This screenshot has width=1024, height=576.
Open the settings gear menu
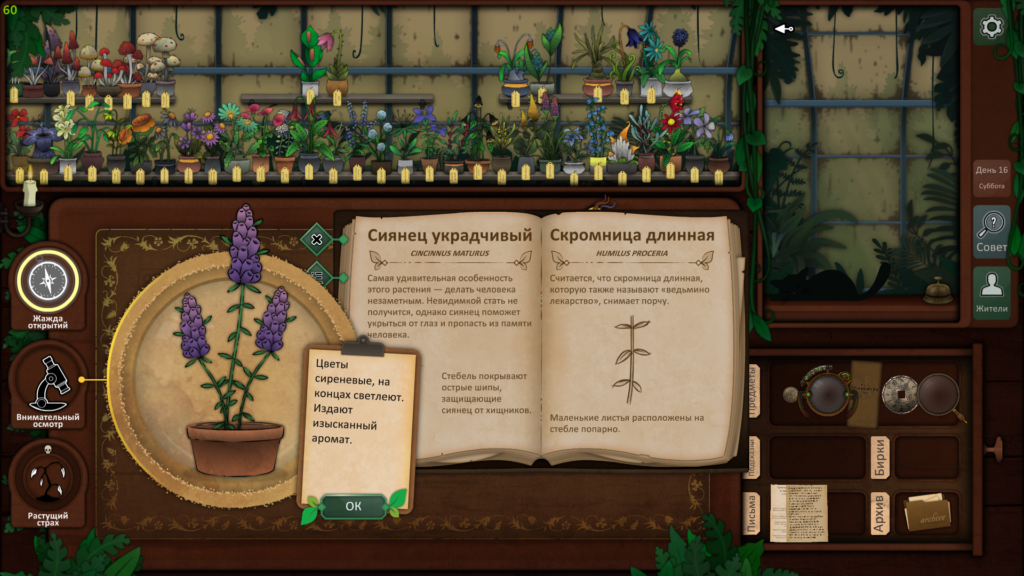[991, 27]
